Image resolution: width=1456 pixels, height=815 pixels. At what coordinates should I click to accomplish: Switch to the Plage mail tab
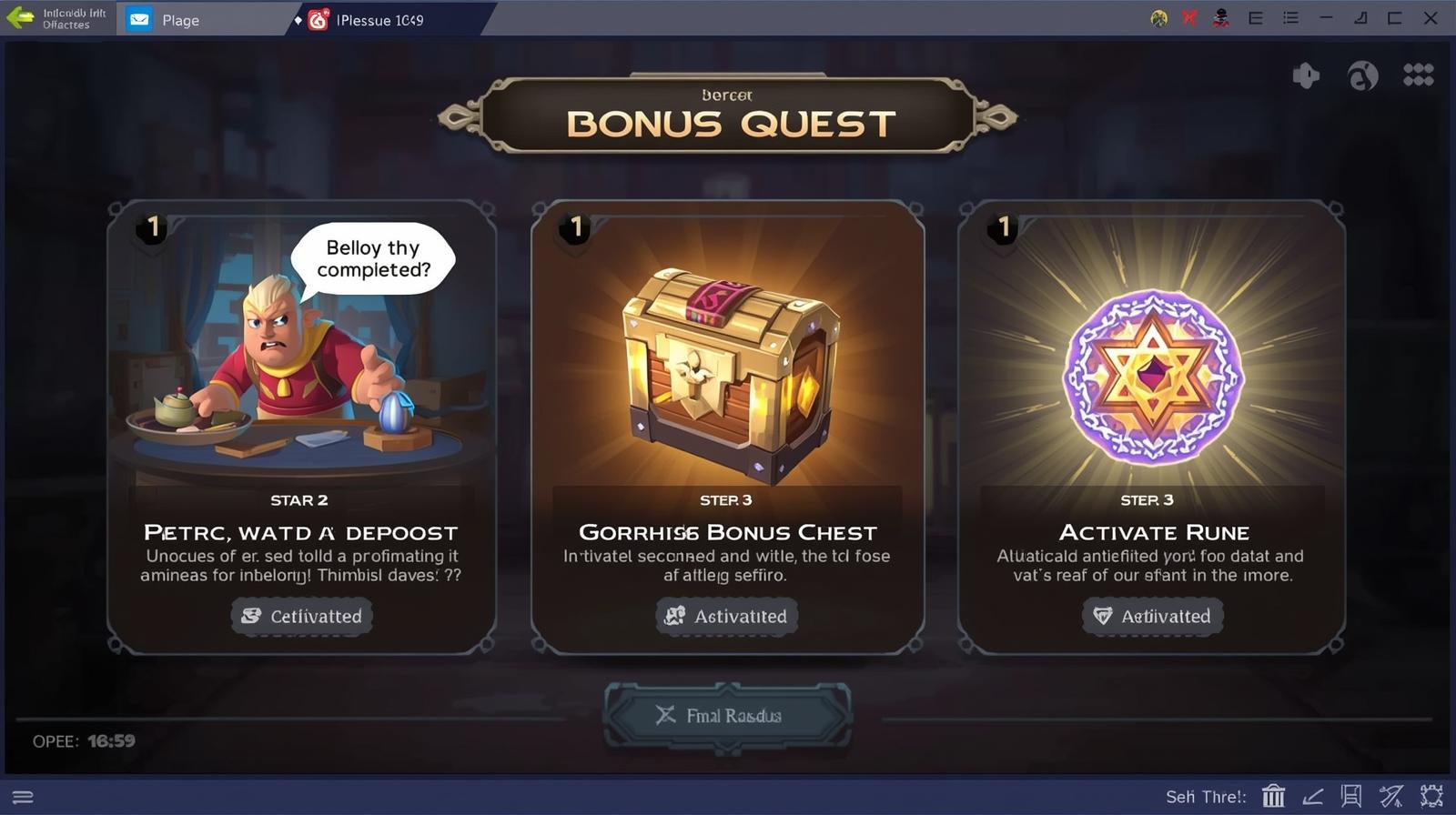[180, 19]
